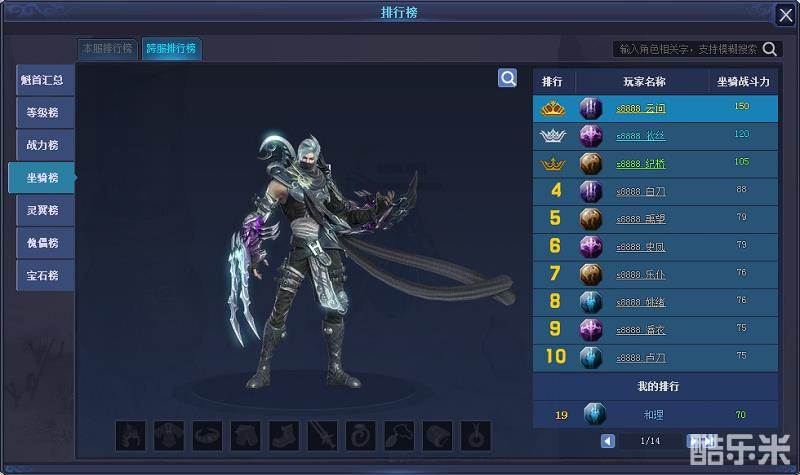This screenshot has height=475, width=800.
Task: Click the magnifier button above the character model
Action: click(508, 78)
